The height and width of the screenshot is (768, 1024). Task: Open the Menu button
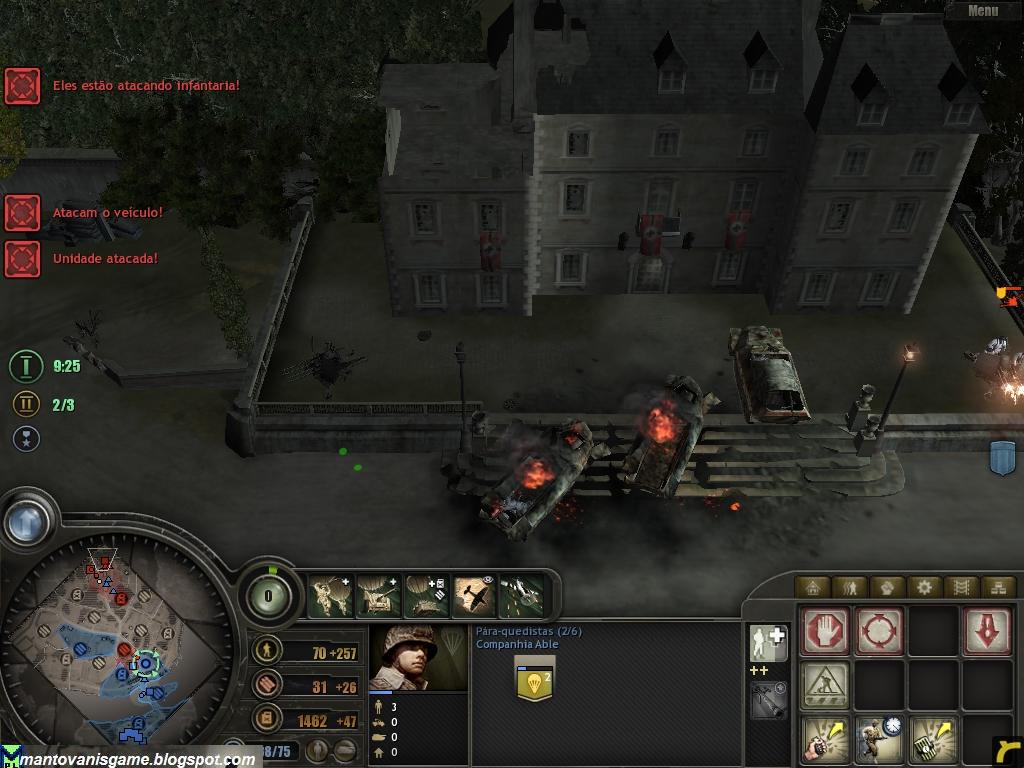click(x=982, y=11)
